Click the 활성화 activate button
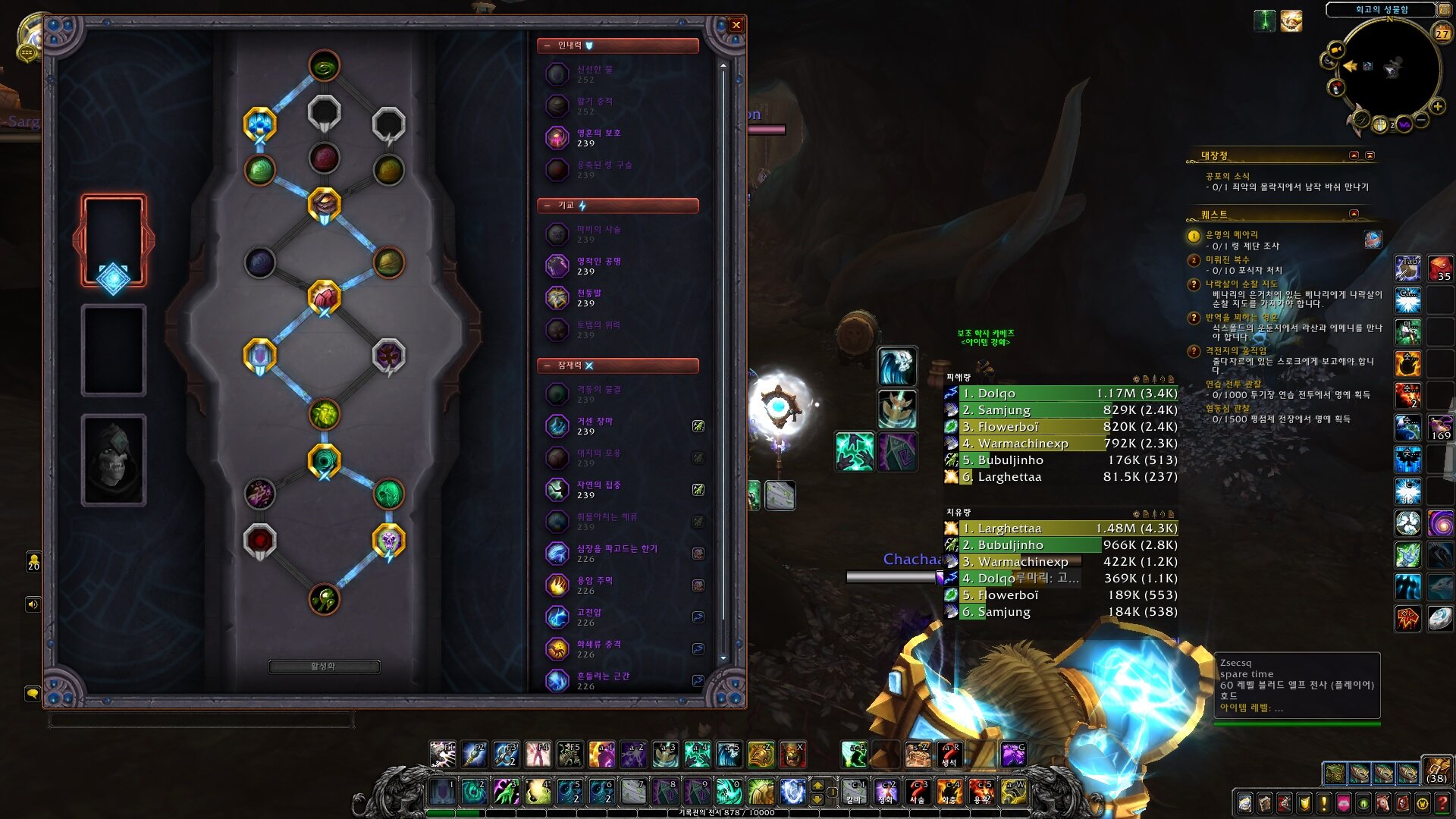The height and width of the screenshot is (819, 1456). click(324, 667)
